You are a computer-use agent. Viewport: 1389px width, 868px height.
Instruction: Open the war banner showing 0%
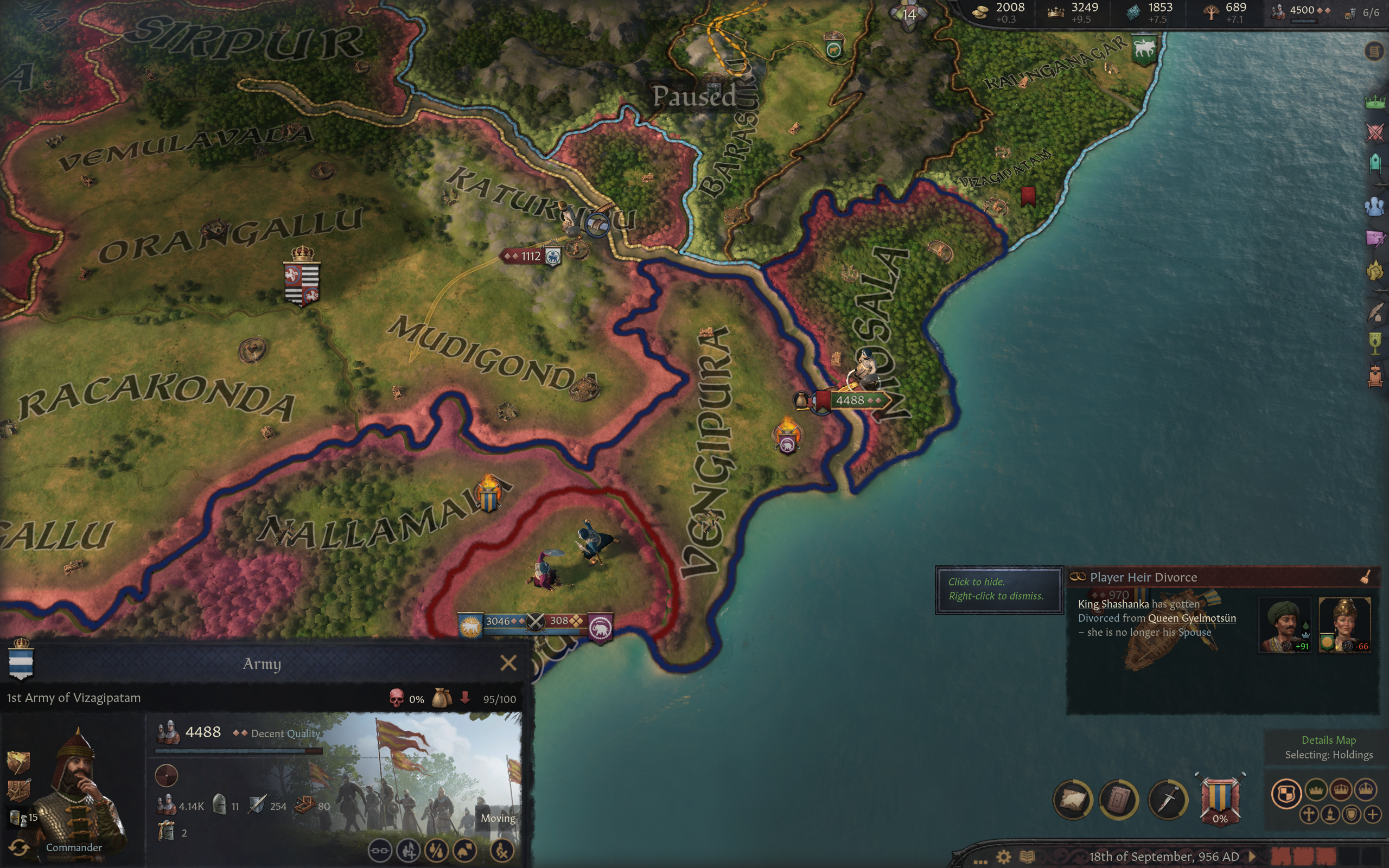tap(1220, 799)
